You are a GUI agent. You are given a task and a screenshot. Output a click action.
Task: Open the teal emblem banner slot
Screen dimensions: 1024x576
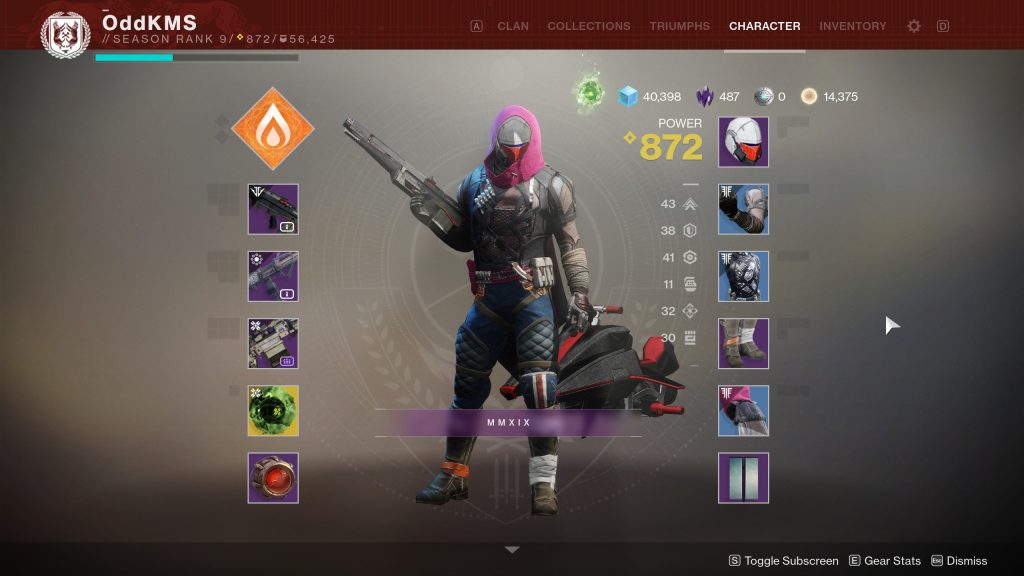[743, 477]
